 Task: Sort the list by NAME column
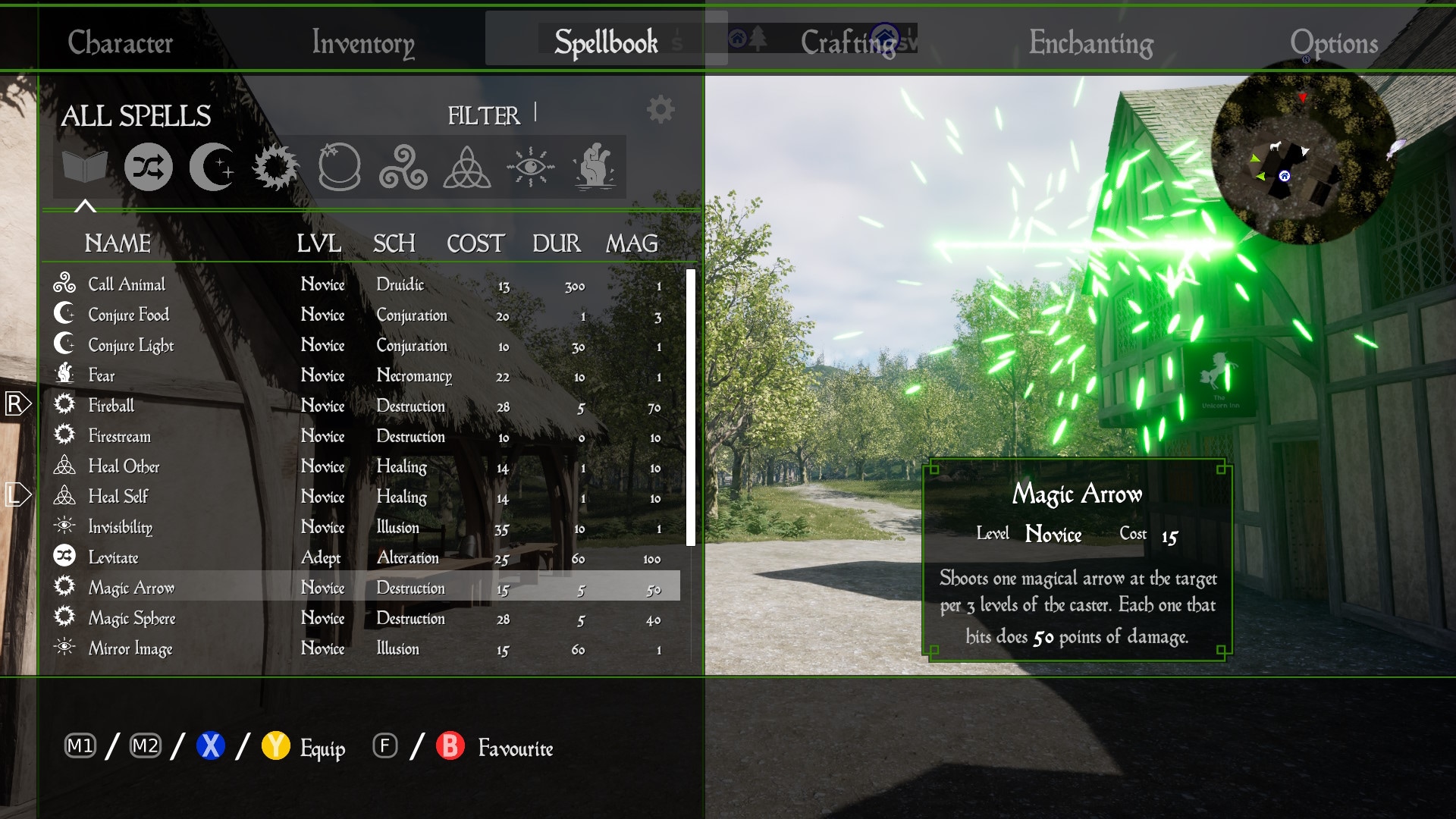click(x=118, y=243)
